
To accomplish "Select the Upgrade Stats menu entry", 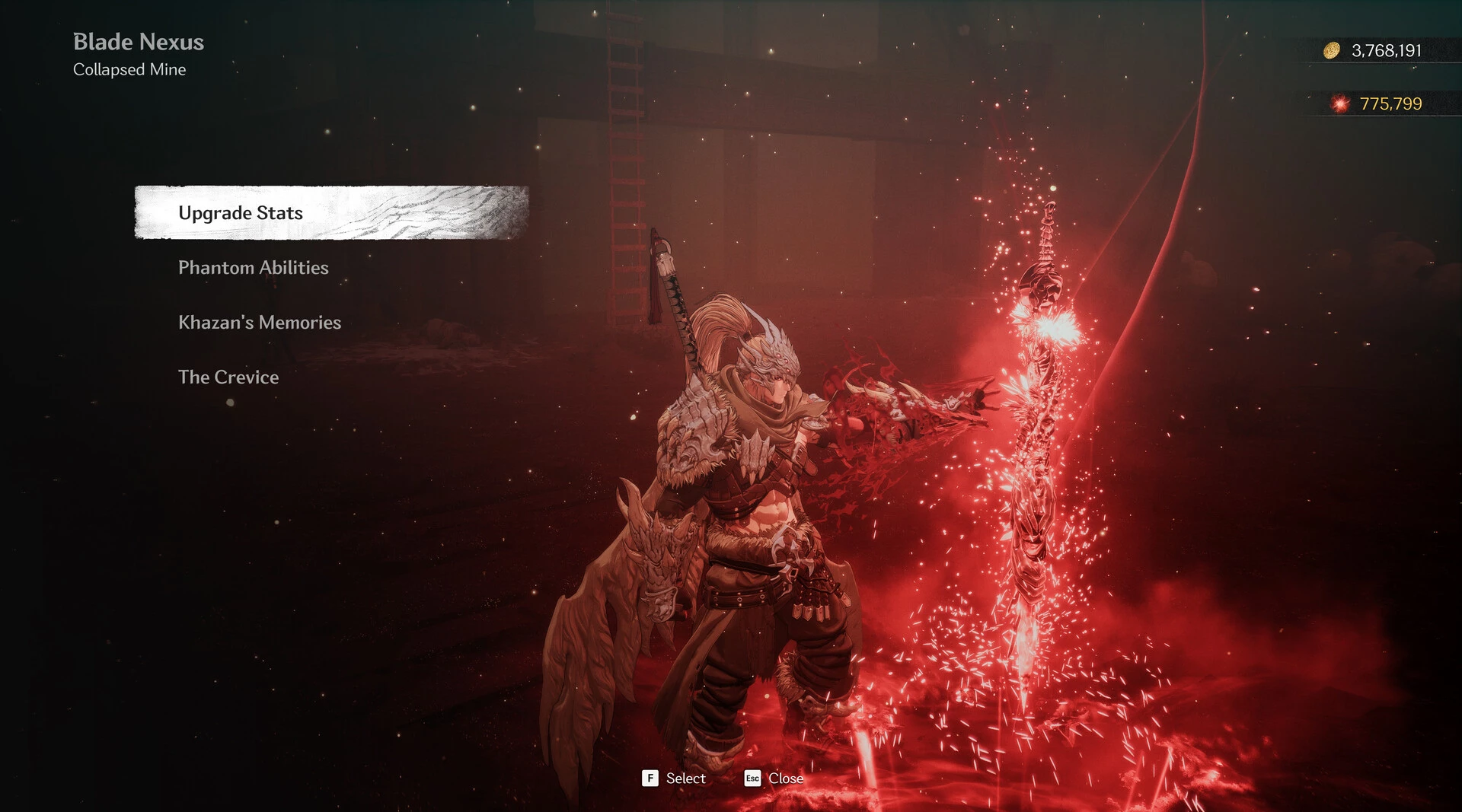I will [x=241, y=213].
